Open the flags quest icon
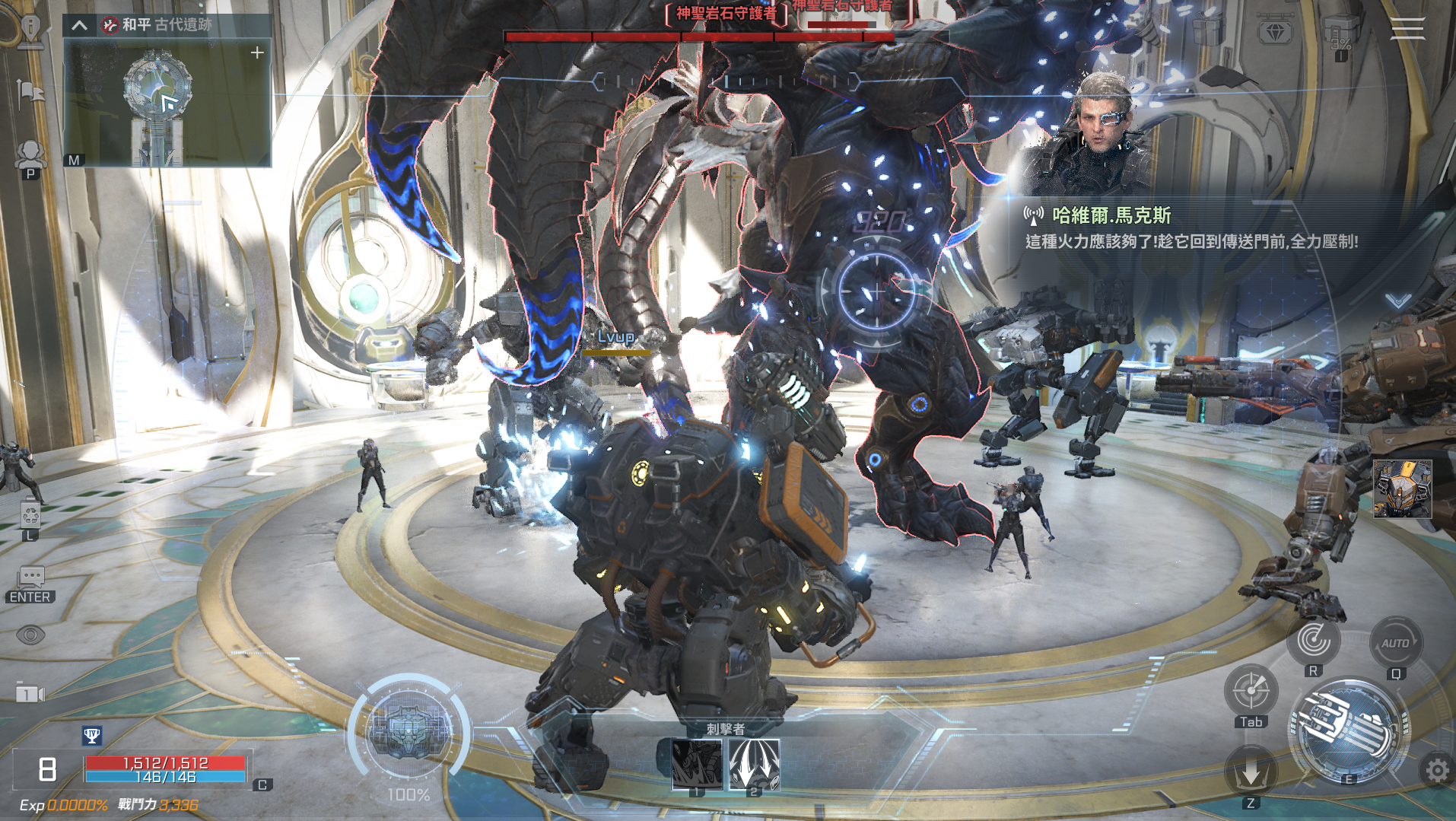The height and width of the screenshot is (821, 1456). click(x=30, y=94)
